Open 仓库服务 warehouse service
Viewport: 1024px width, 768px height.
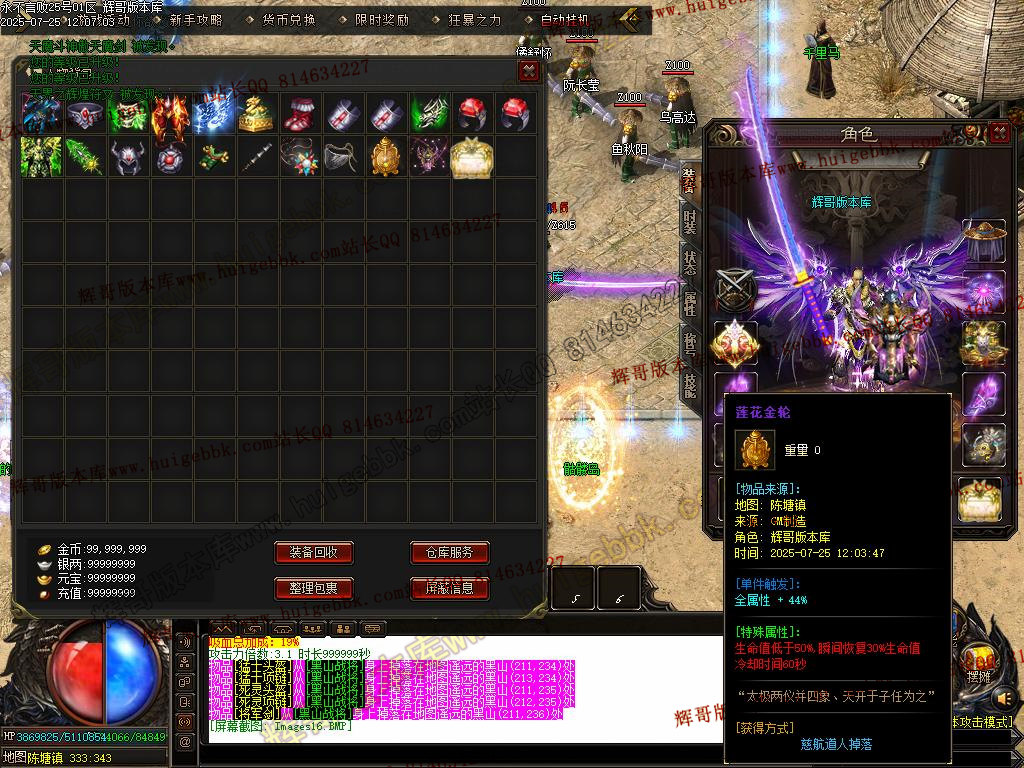449,553
